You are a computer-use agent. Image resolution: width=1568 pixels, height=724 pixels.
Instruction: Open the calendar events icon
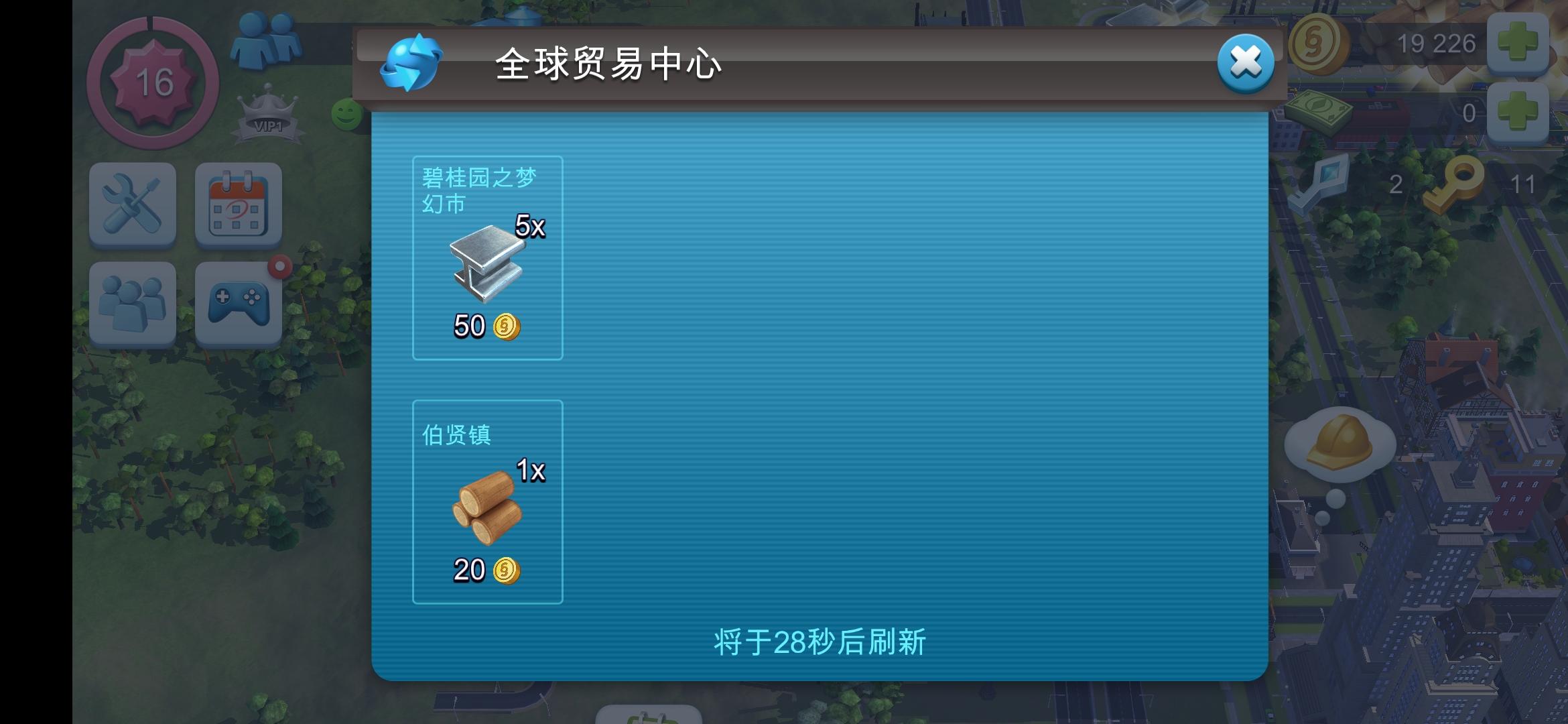[x=238, y=204]
